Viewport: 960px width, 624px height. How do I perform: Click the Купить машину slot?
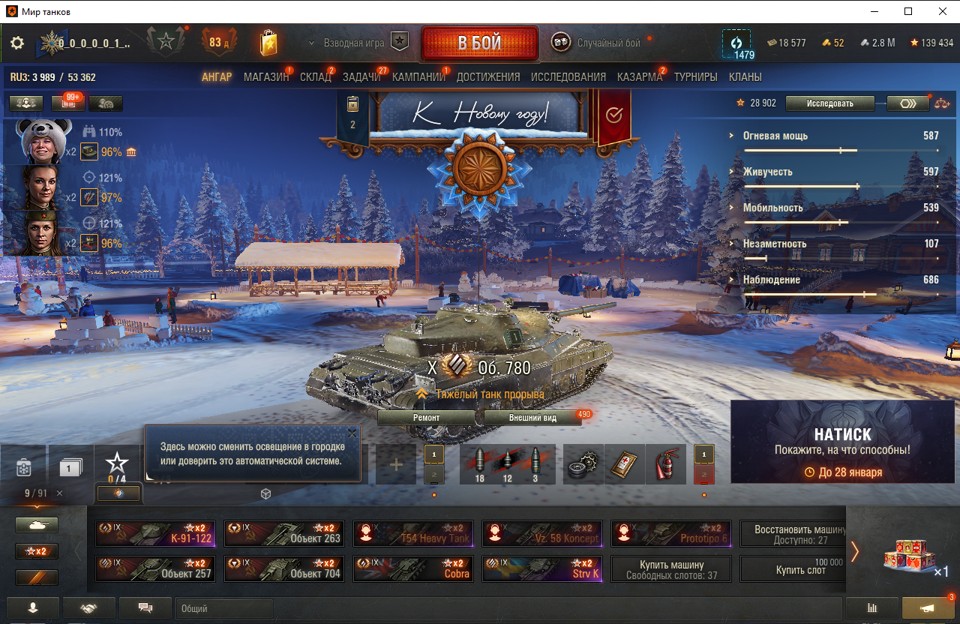click(x=671, y=569)
